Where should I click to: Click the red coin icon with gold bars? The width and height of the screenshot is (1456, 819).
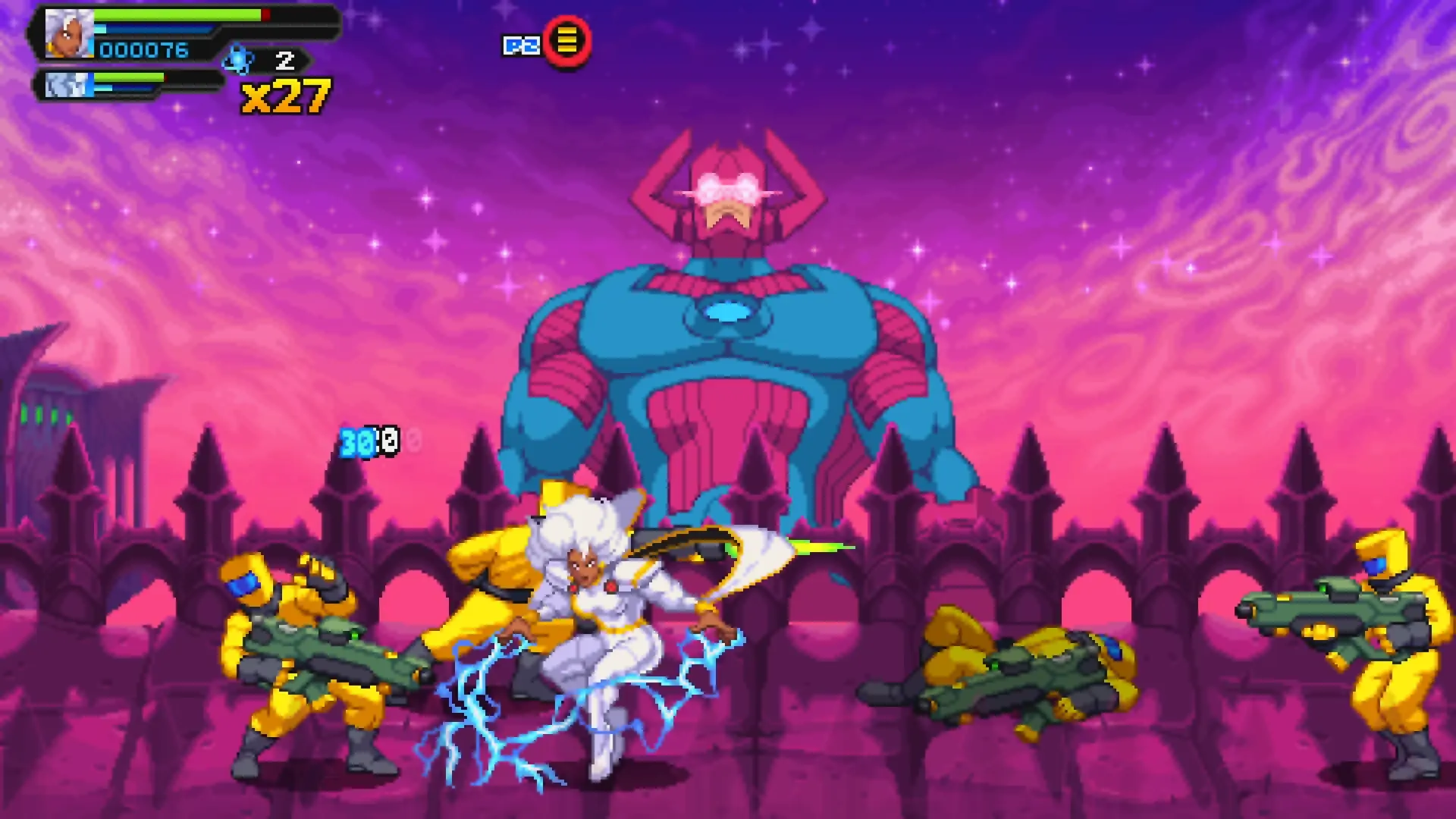pyautogui.click(x=567, y=43)
